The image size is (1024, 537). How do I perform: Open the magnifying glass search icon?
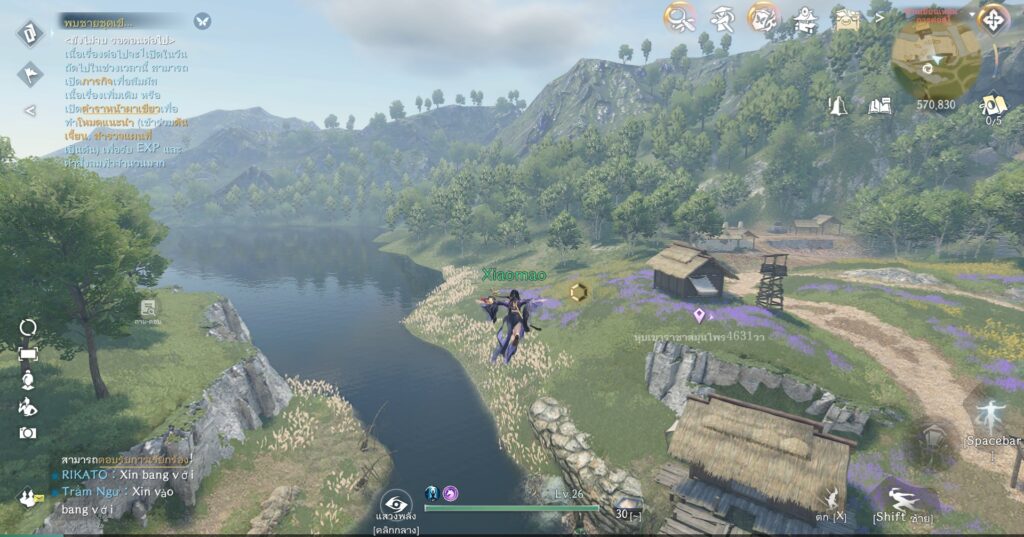pos(680,17)
